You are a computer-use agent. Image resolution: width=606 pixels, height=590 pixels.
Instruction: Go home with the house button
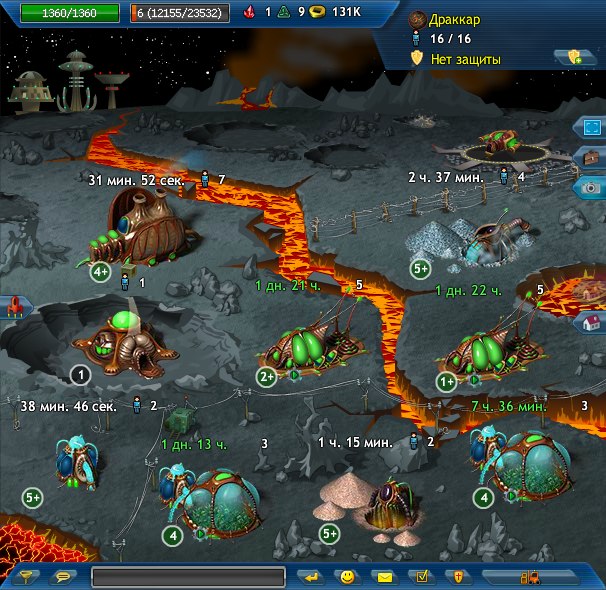click(590, 322)
